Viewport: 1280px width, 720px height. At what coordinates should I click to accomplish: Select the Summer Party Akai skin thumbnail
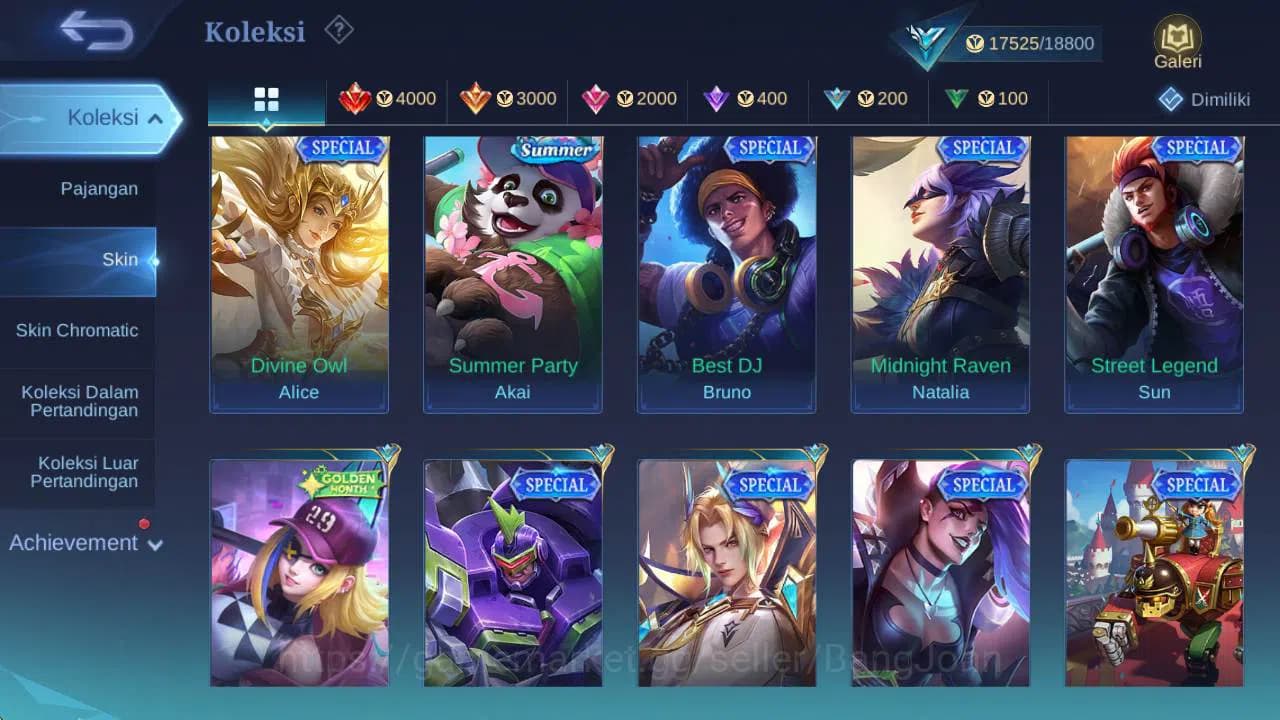pos(513,270)
